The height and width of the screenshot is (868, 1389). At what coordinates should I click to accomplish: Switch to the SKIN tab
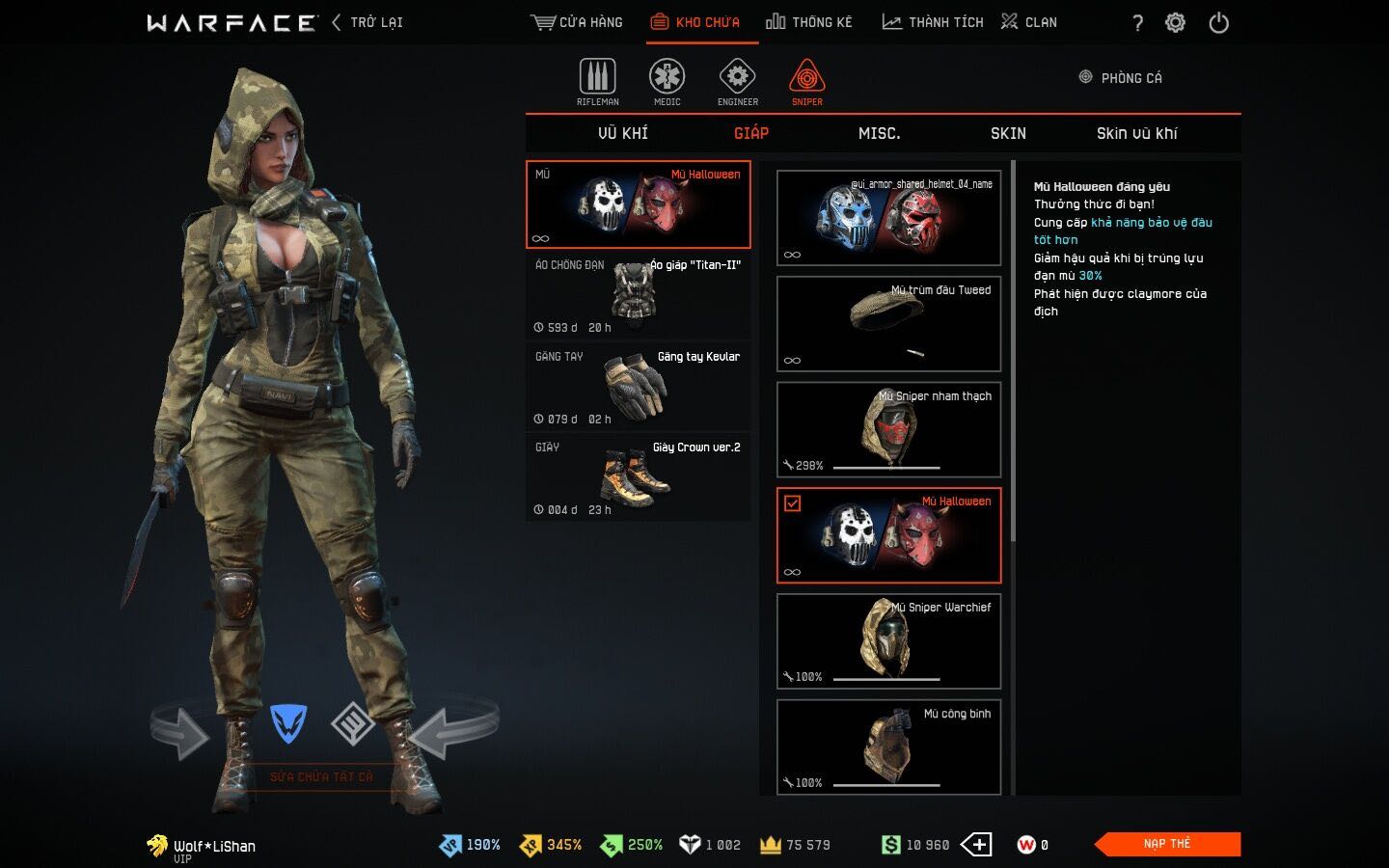point(1008,133)
